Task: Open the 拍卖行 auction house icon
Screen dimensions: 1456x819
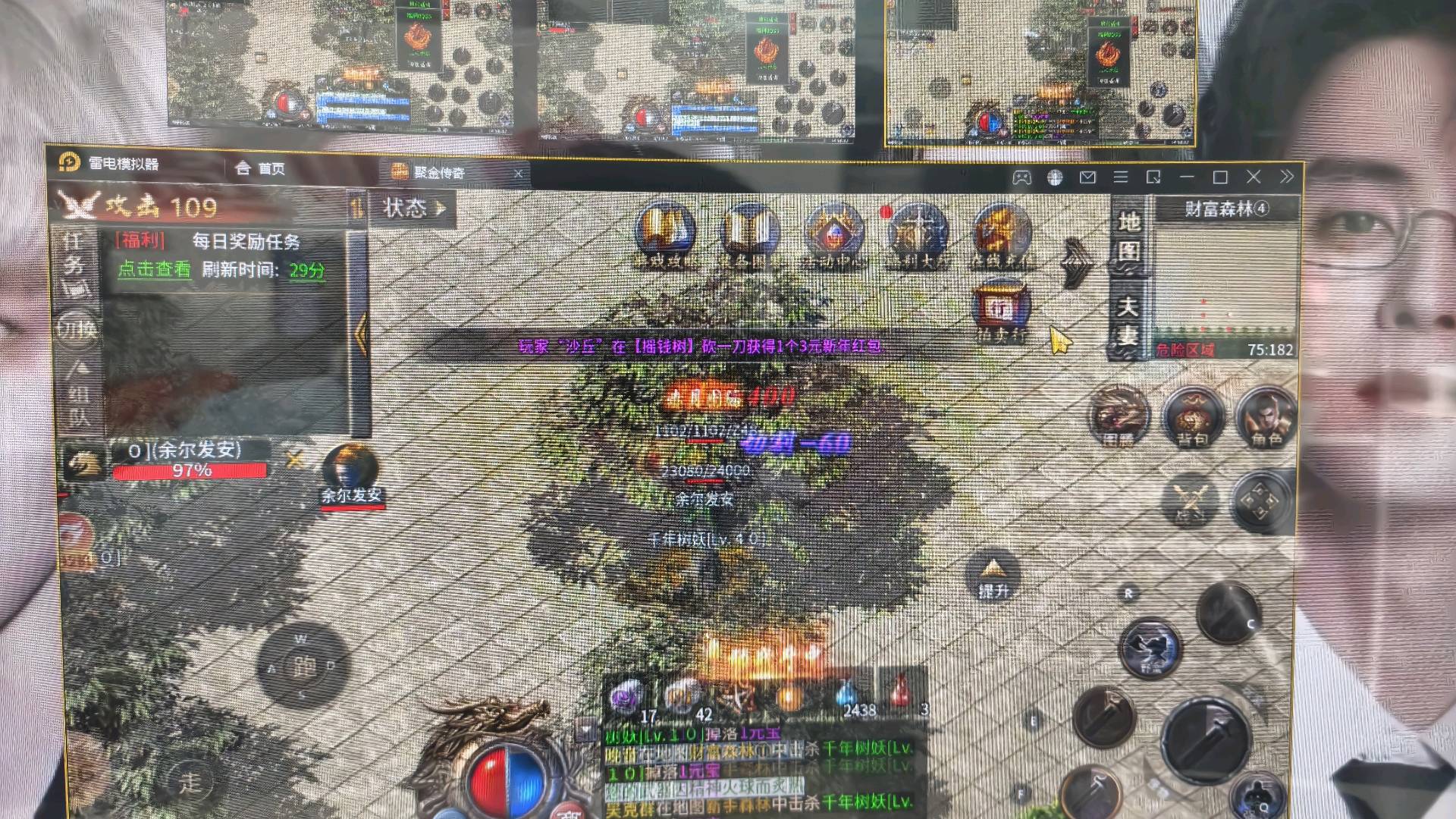Action: pyautogui.click(x=1001, y=309)
